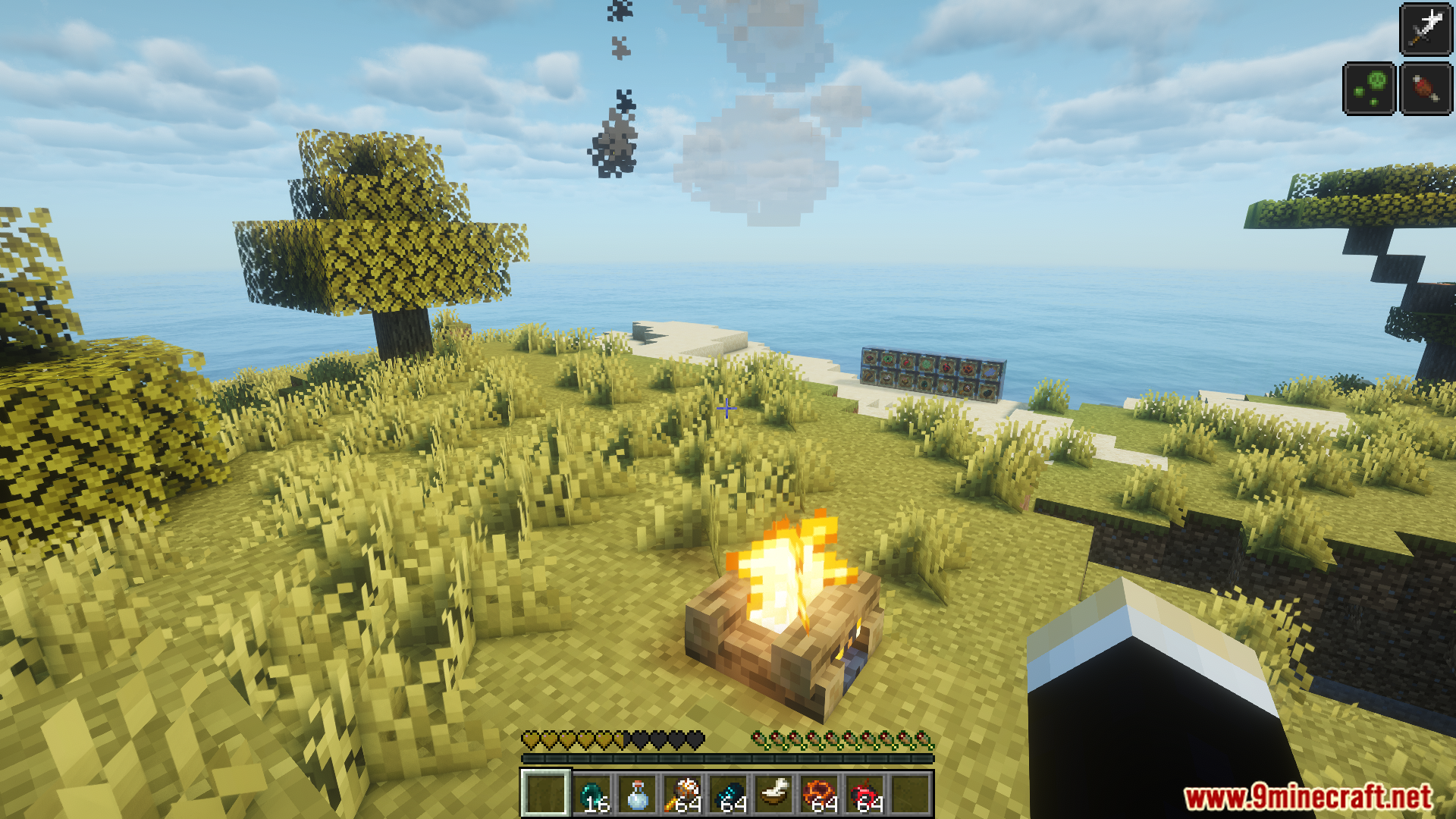The width and height of the screenshot is (1456, 819).
Task: Choose the orange-handled white-headed item stack
Action: [x=683, y=794]
